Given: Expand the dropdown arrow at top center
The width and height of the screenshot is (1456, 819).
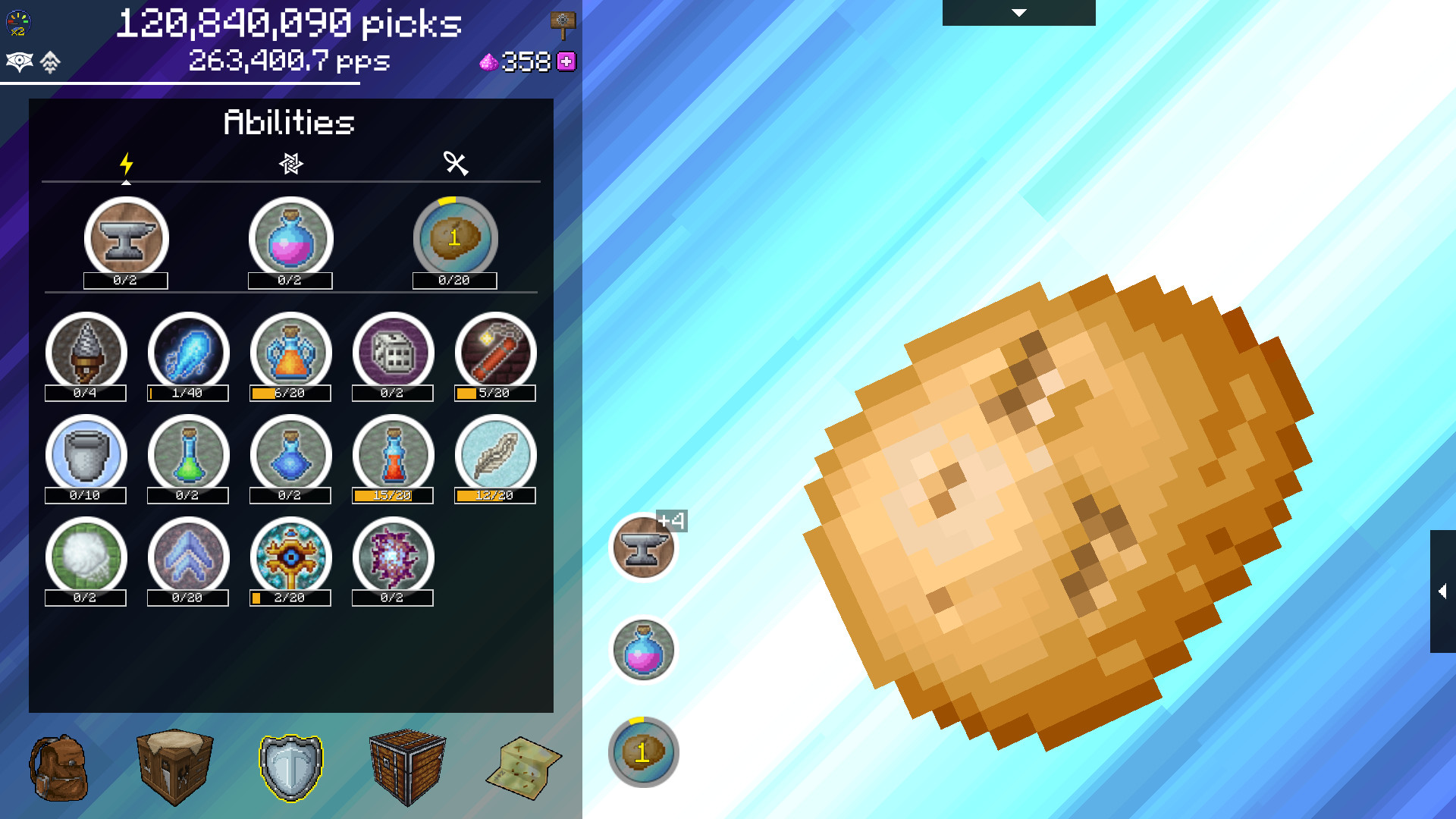Looking at the screenshot, I should pos(1018,13).
